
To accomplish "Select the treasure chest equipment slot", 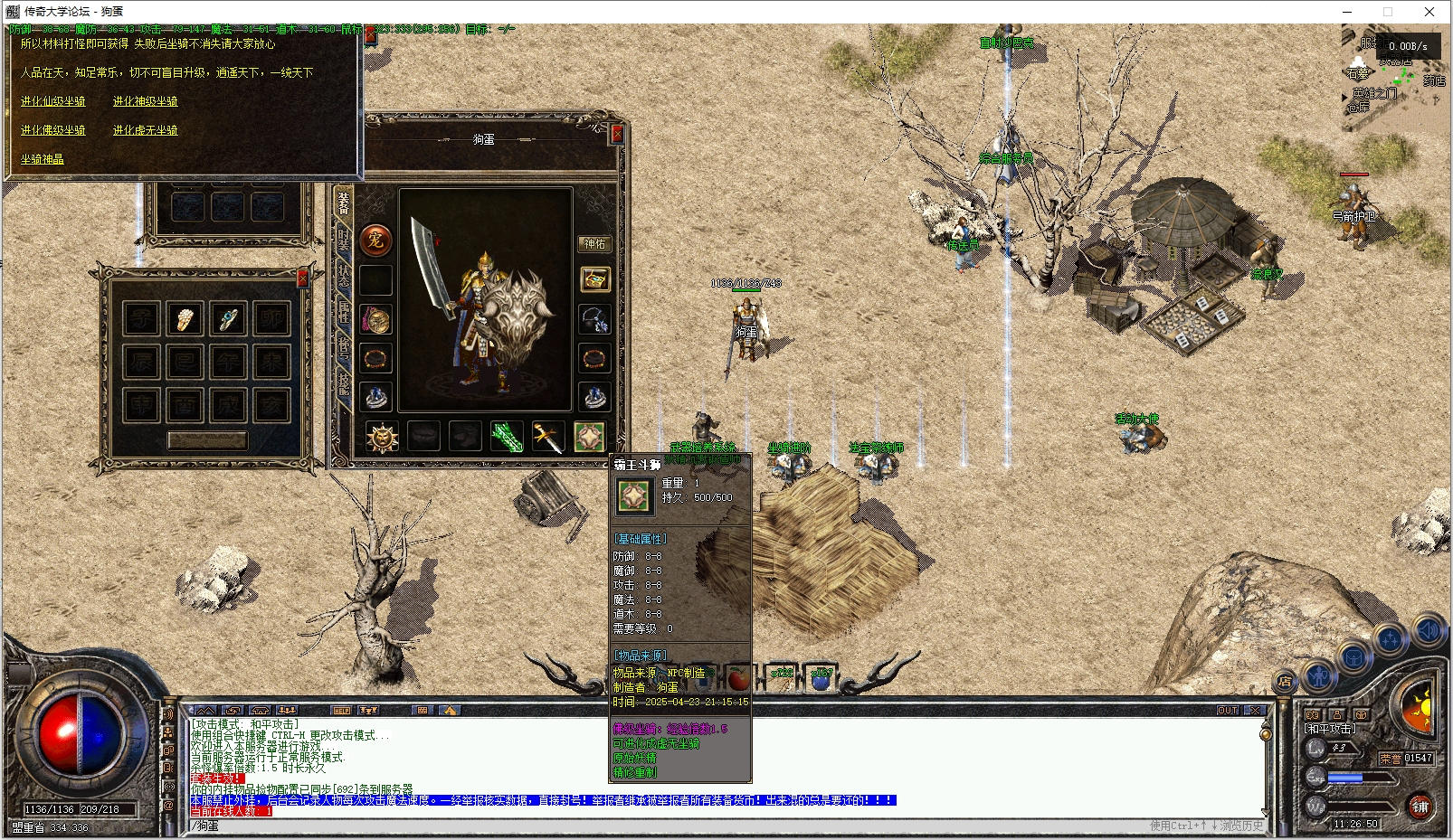I will (x=594, y=279).
